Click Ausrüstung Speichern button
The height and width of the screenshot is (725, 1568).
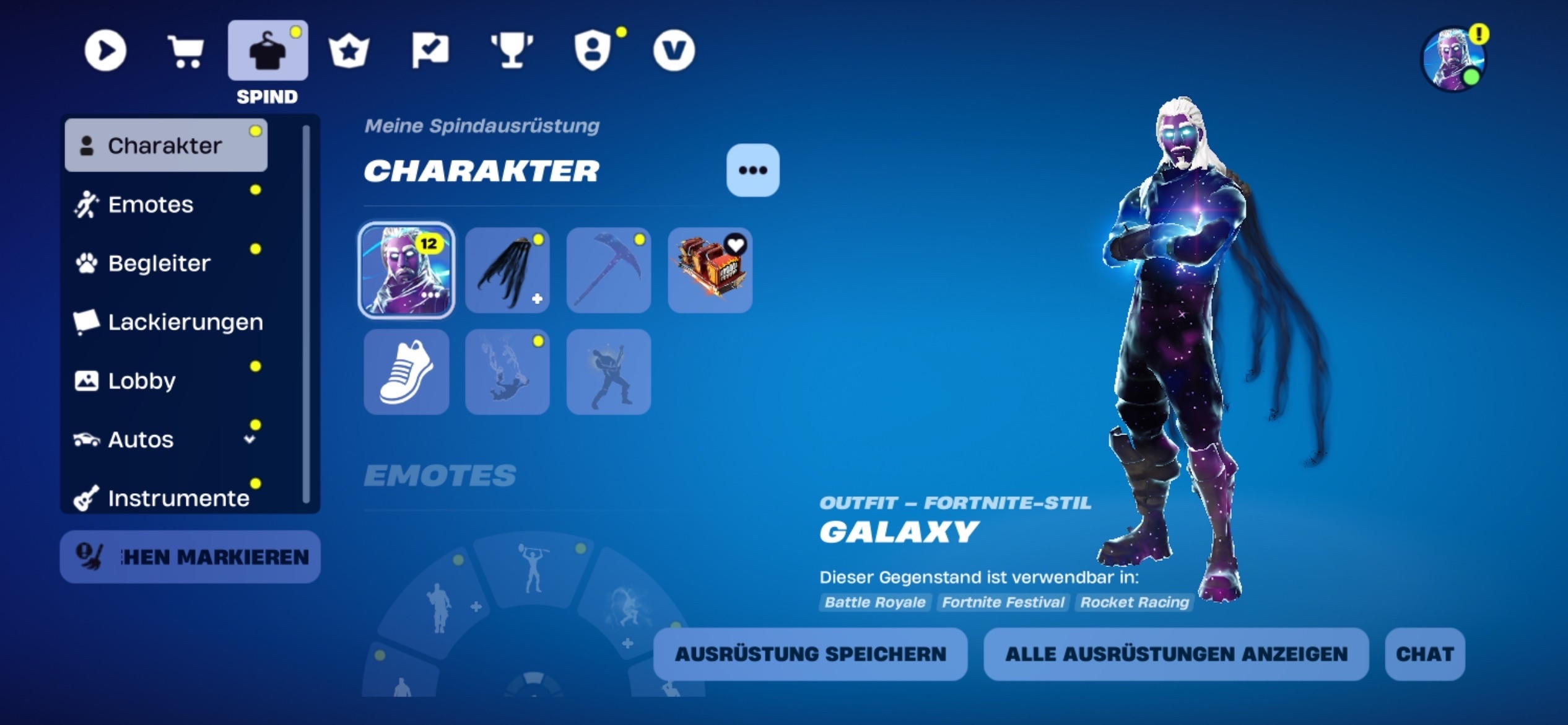[x=810, y=654]
